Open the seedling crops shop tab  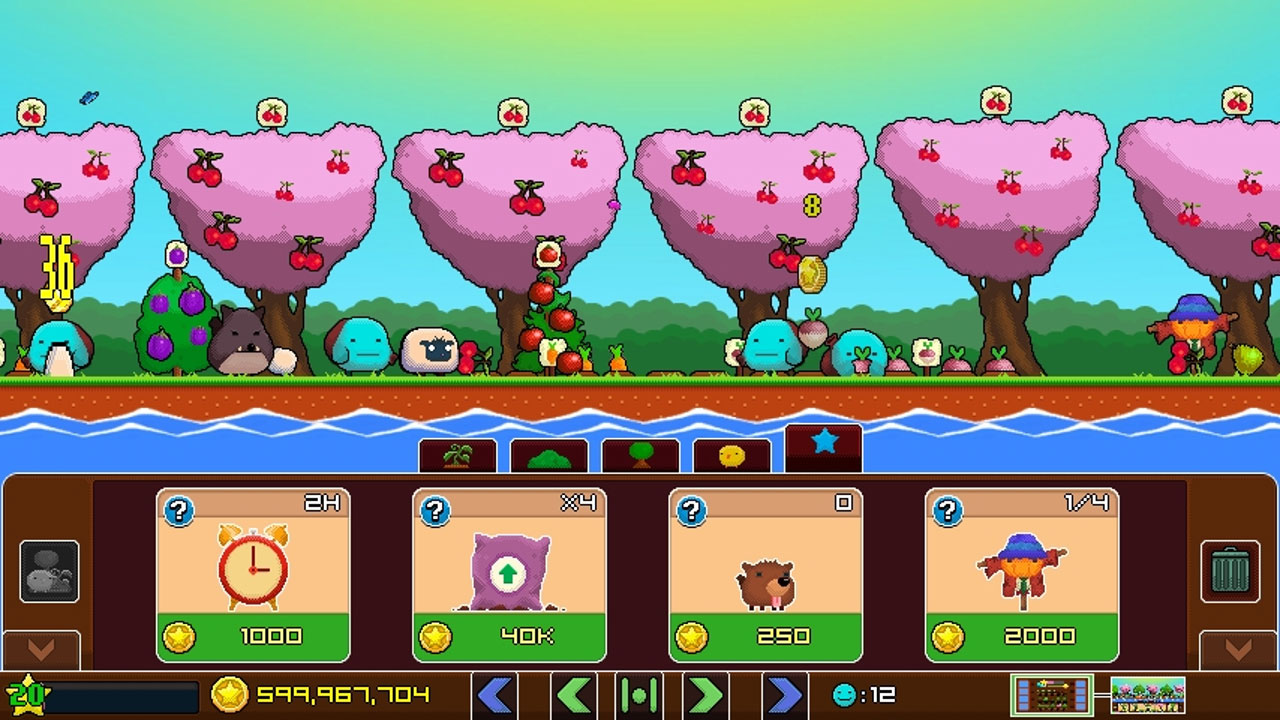click(458, 453)
